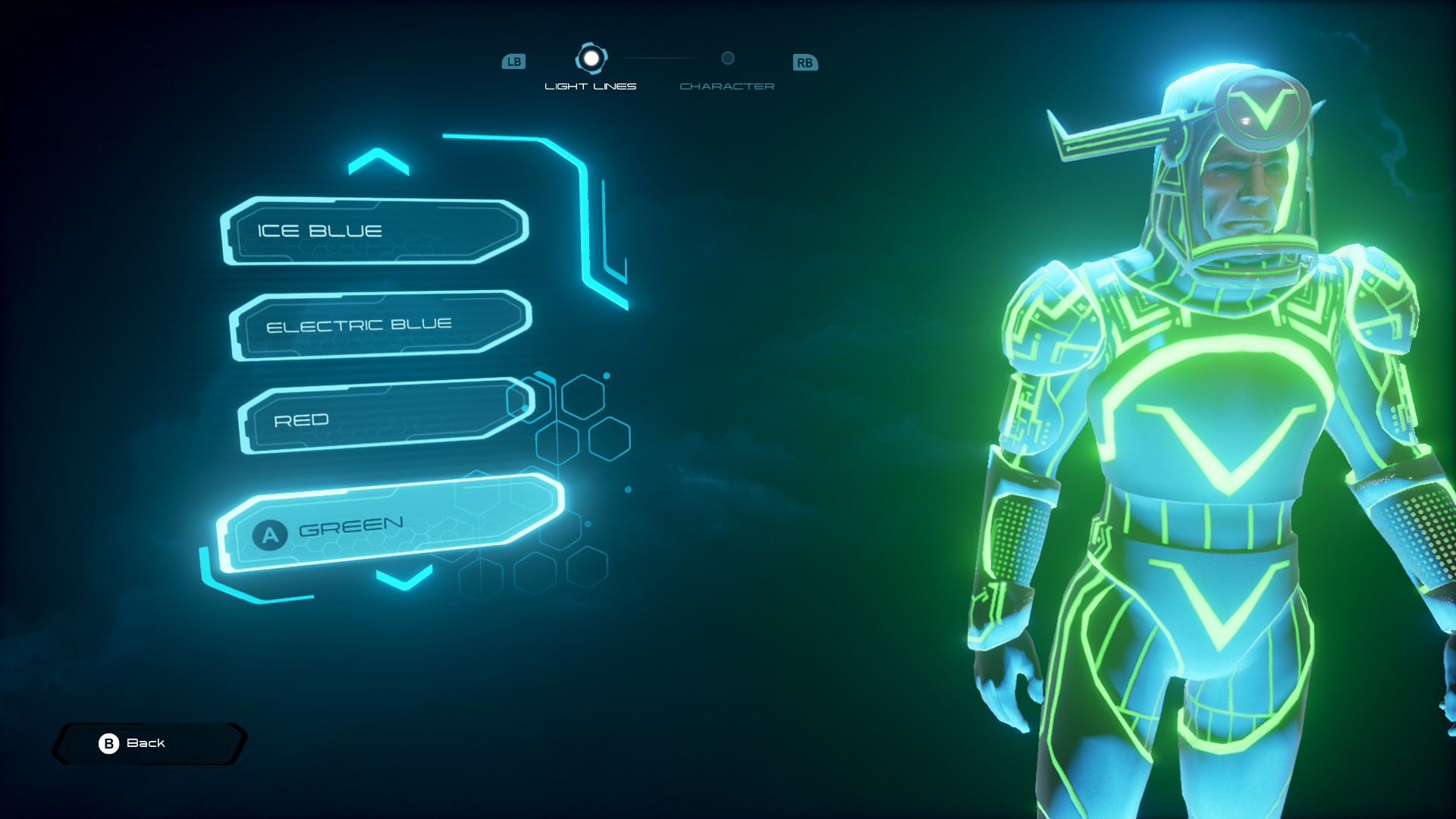The image size is (1456, 819).
Task: Select the Electric Blue option
Action: (x=381, y=325)
